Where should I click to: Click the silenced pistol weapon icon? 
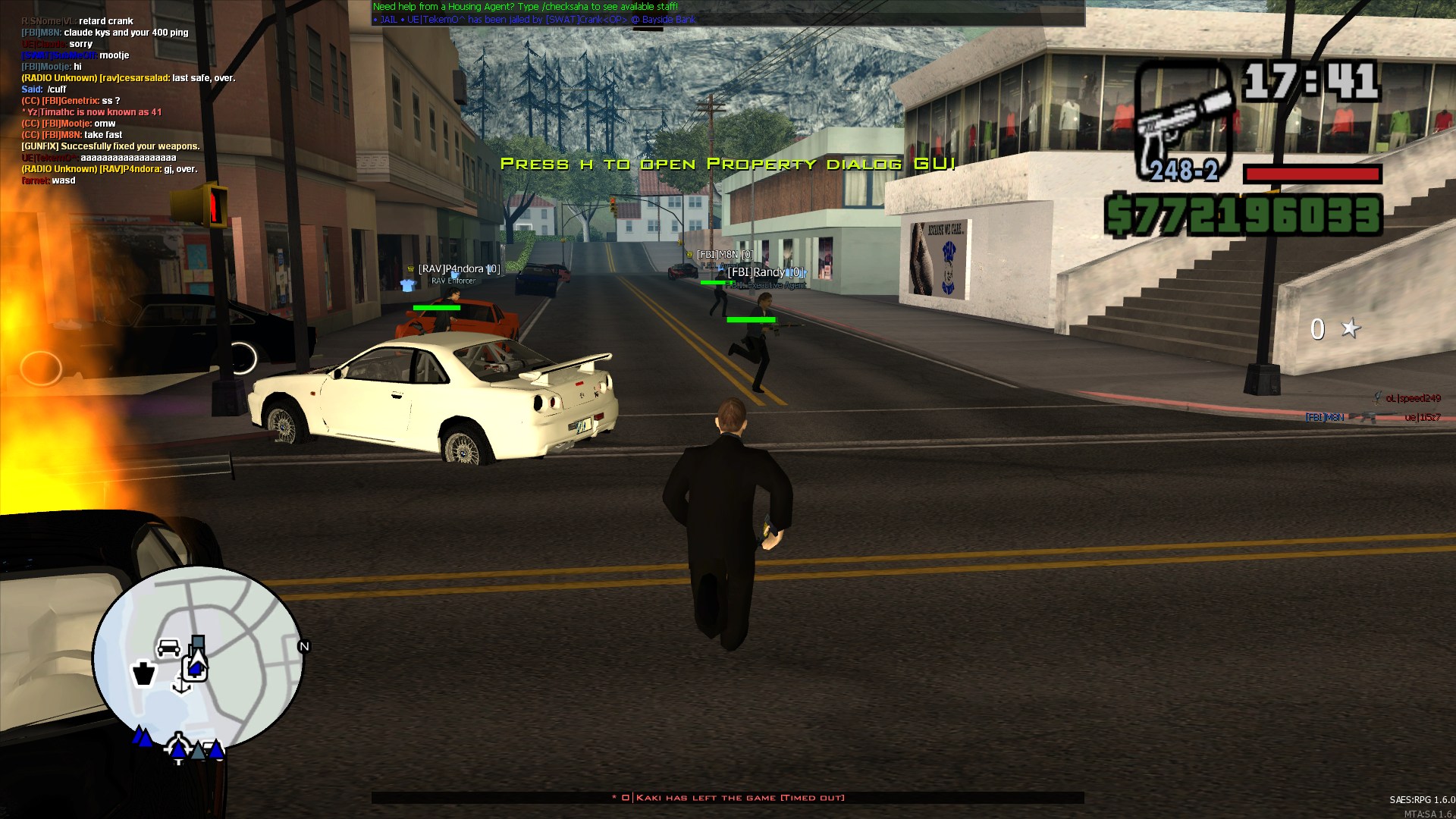pyautogui.click(x=1184, y=121)
